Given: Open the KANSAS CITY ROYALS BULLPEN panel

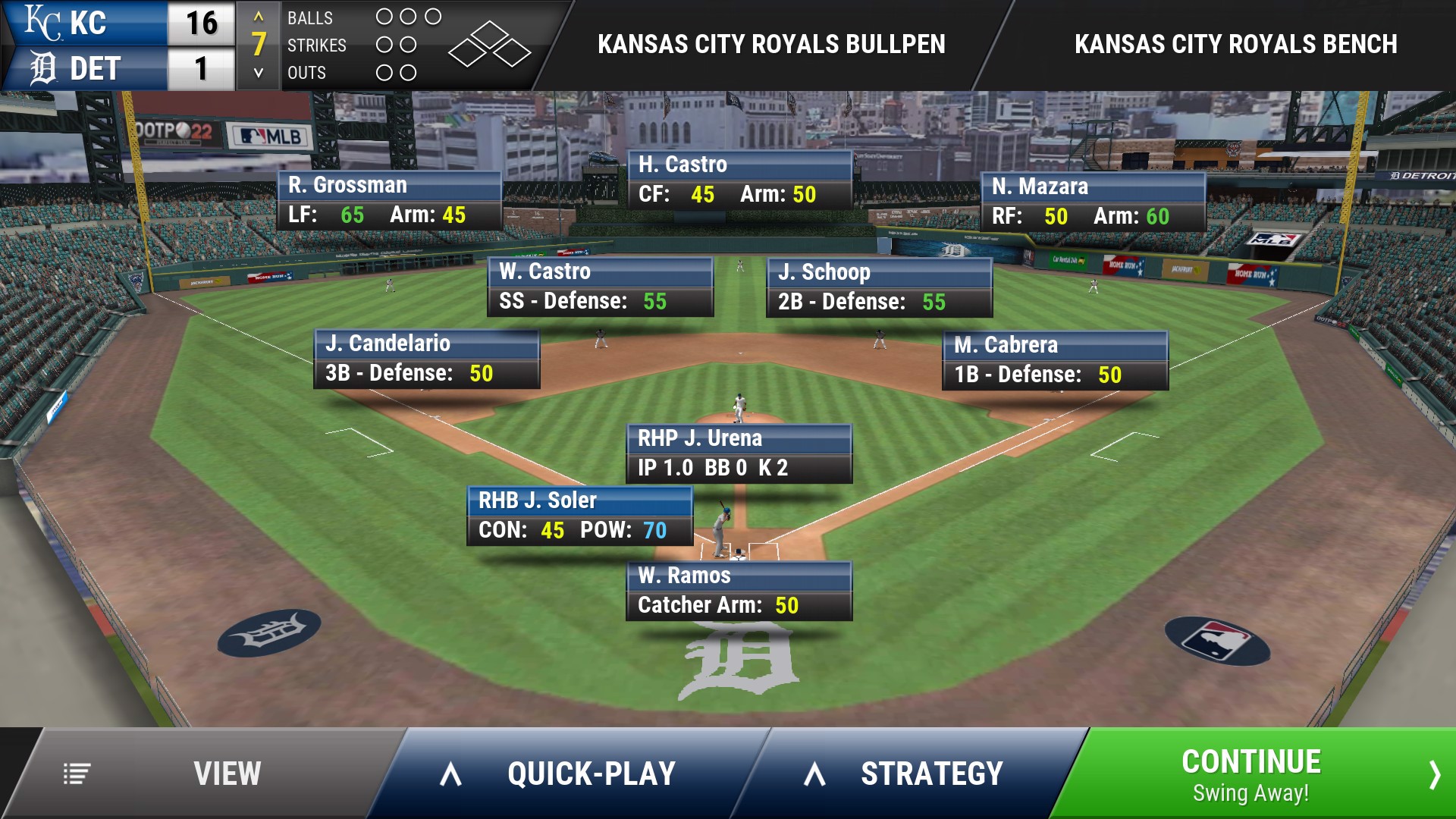Looking at the screenshot, I should 771,43.
